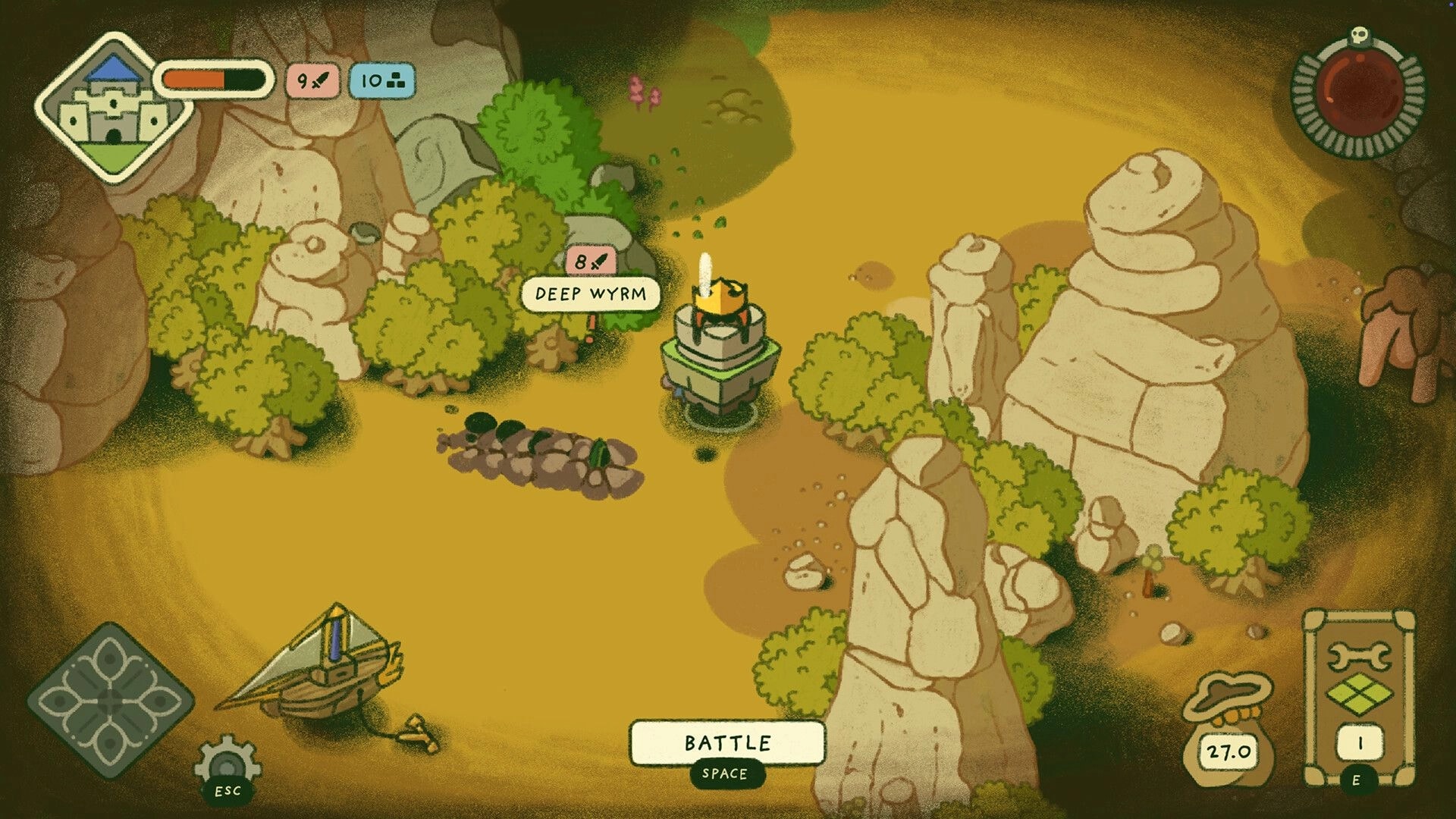Click the pink sword attack badge showing 9

[x=313, y=80]
